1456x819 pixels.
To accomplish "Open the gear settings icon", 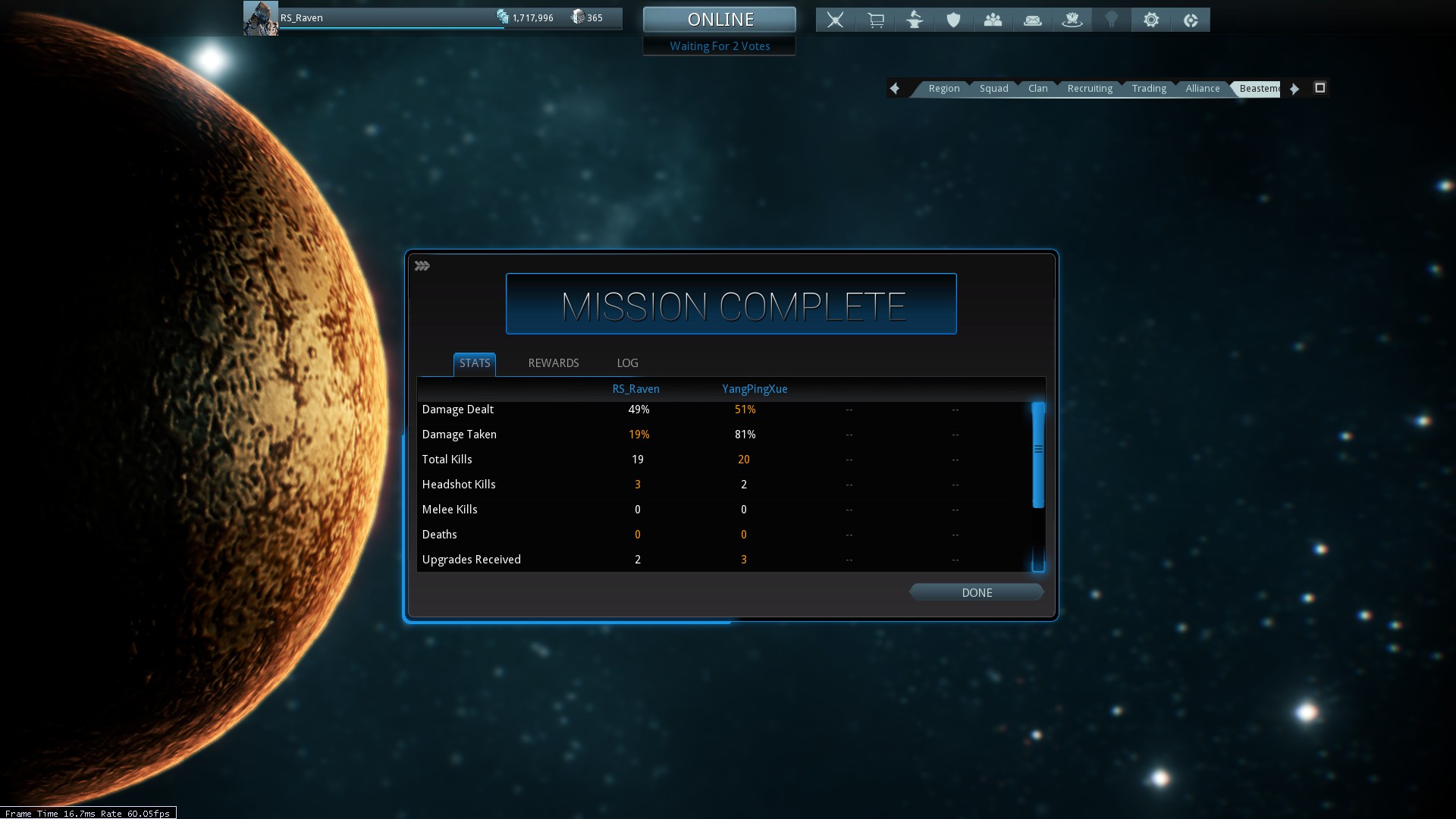I will (x=1150, y=20).
